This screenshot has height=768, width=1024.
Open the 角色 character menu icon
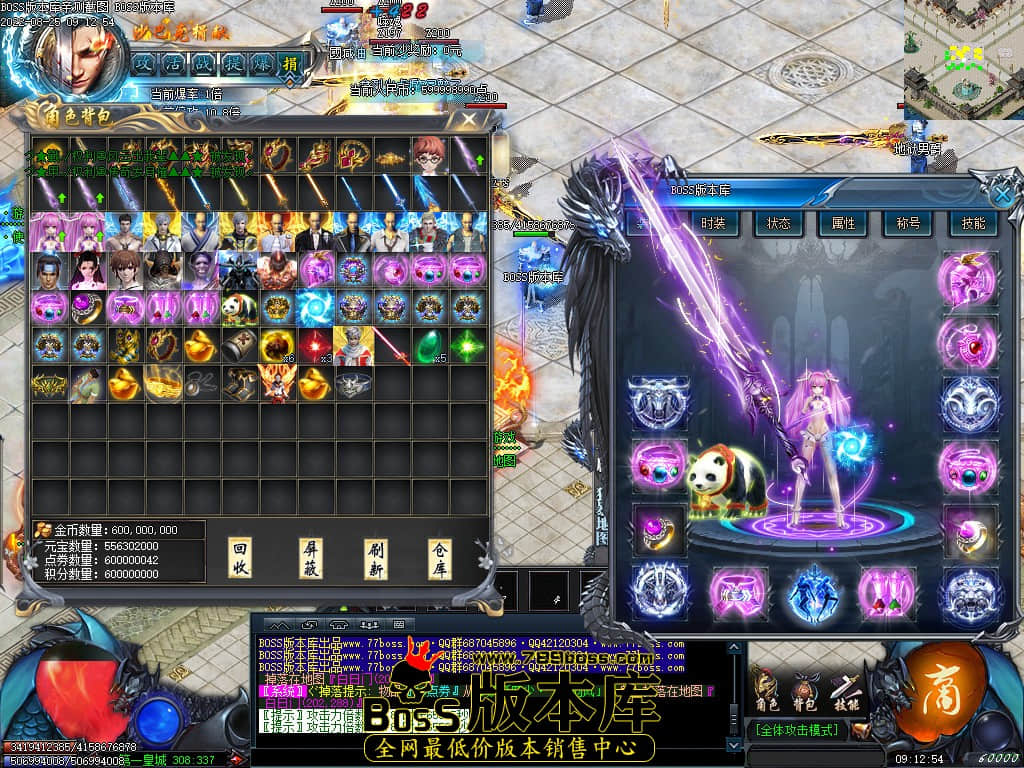766,688
